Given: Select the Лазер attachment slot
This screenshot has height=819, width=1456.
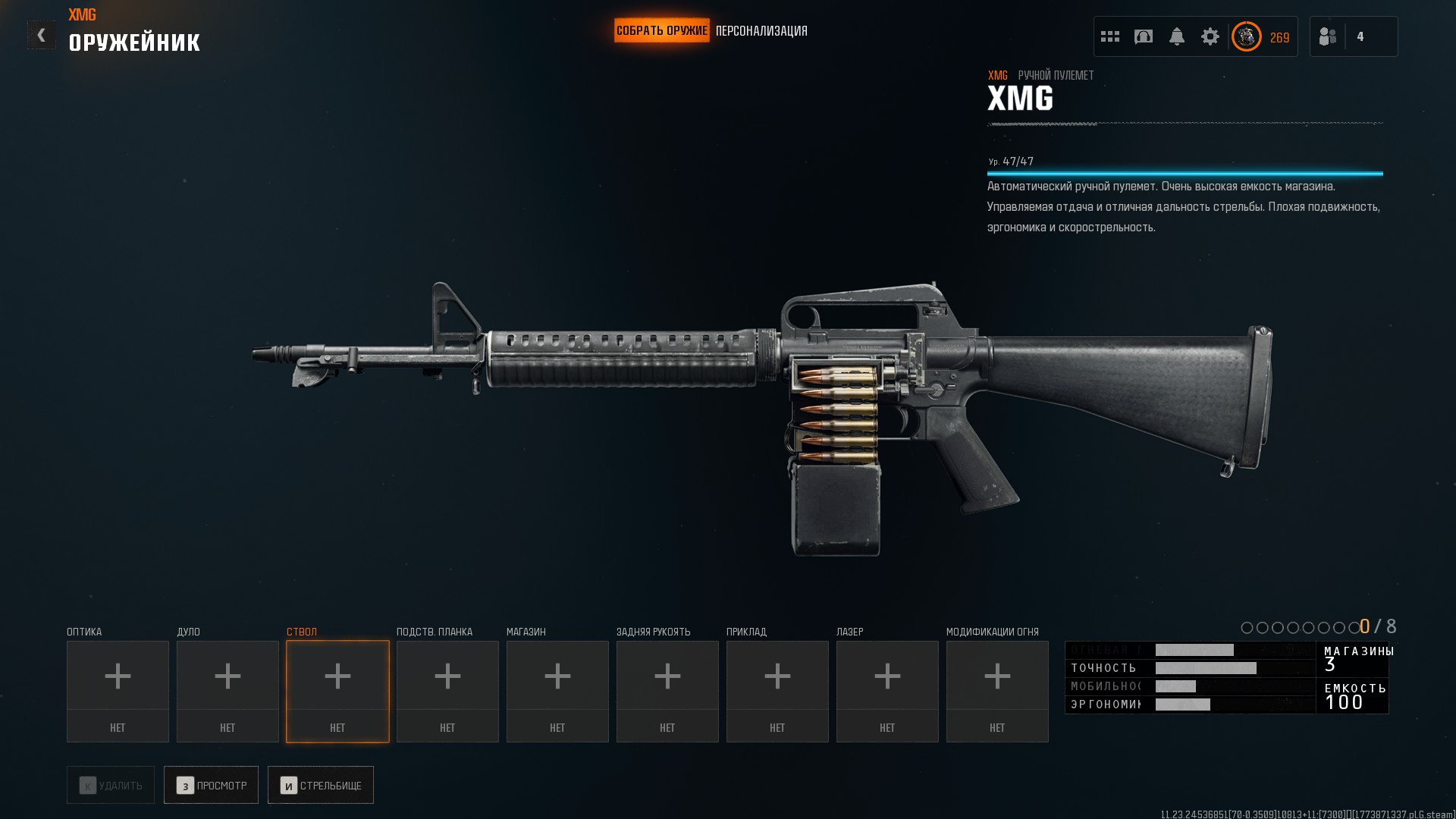Looking at the screenshot, I should pos(887,691).
